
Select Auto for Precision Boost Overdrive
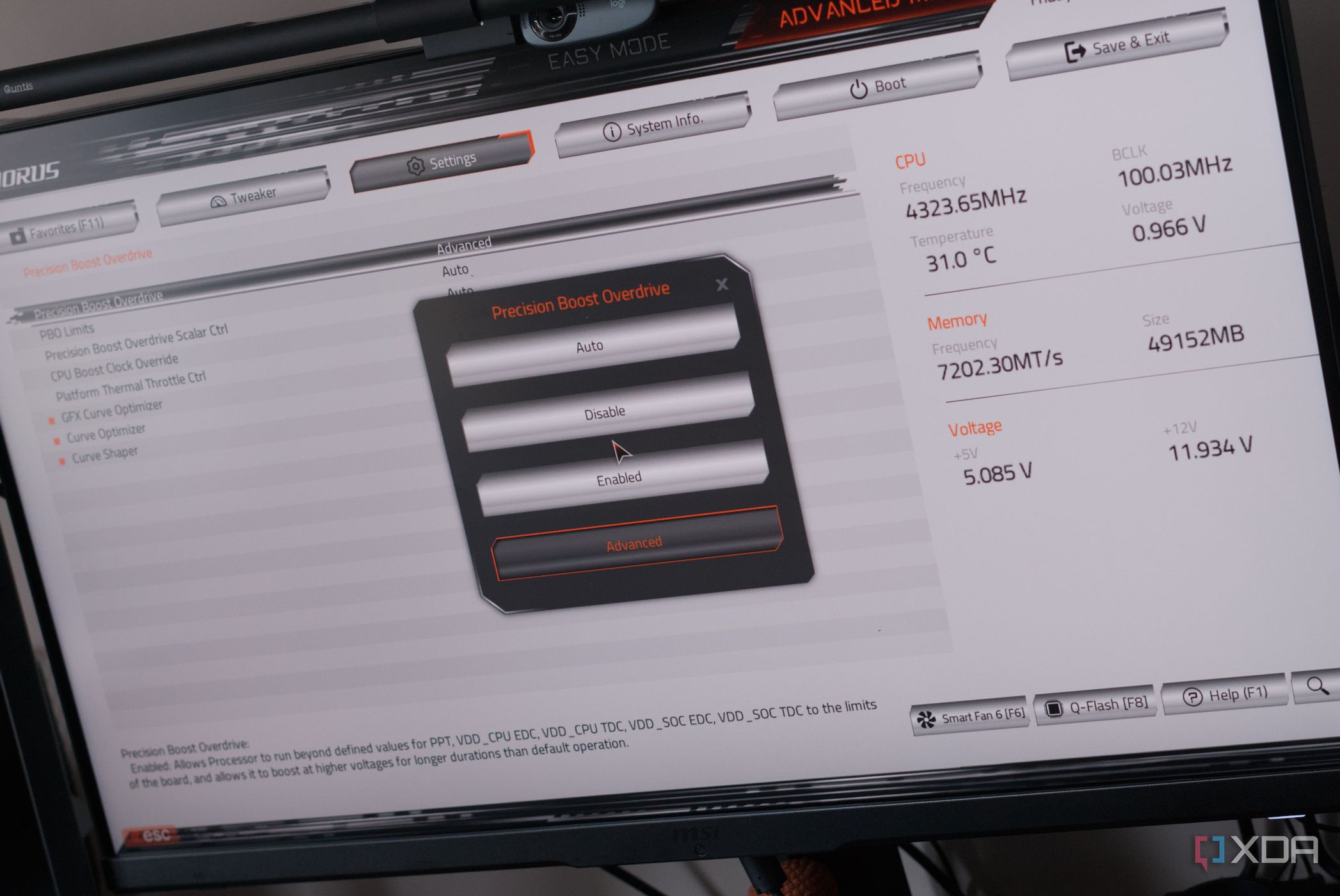point(589,345)
